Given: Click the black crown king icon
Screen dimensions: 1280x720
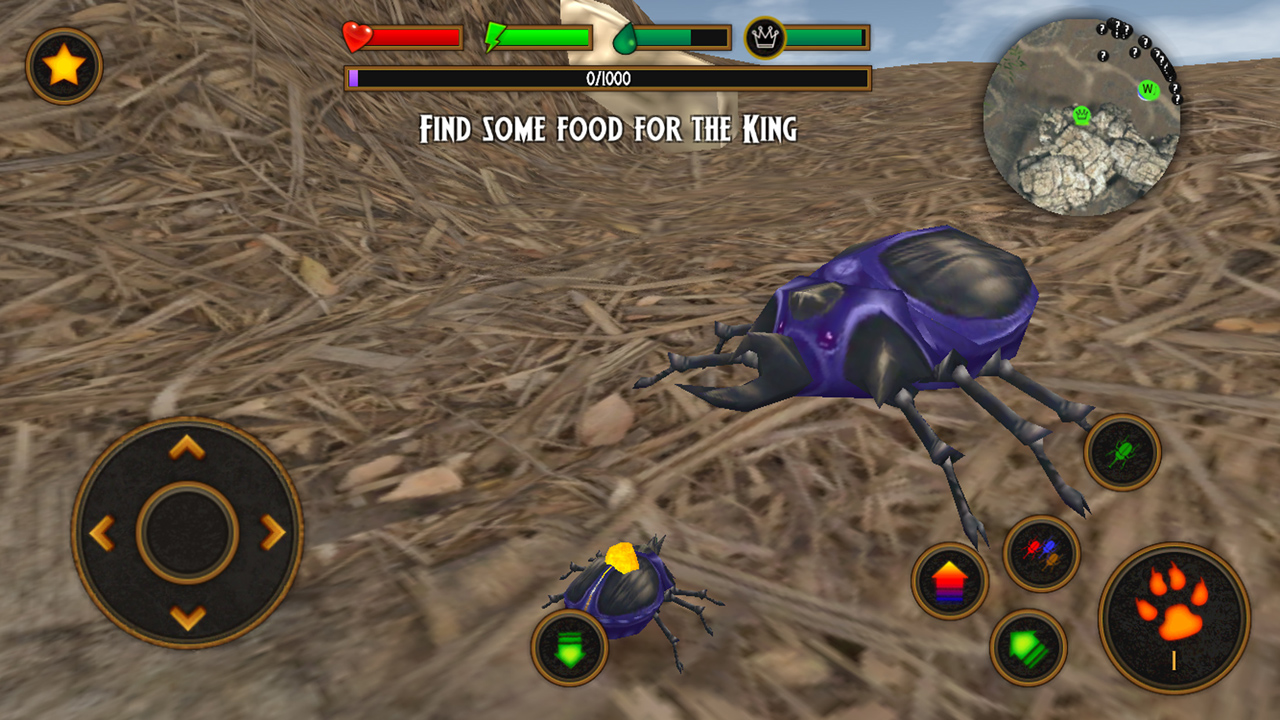Looking at the screenshot, I should pos(763,36).
